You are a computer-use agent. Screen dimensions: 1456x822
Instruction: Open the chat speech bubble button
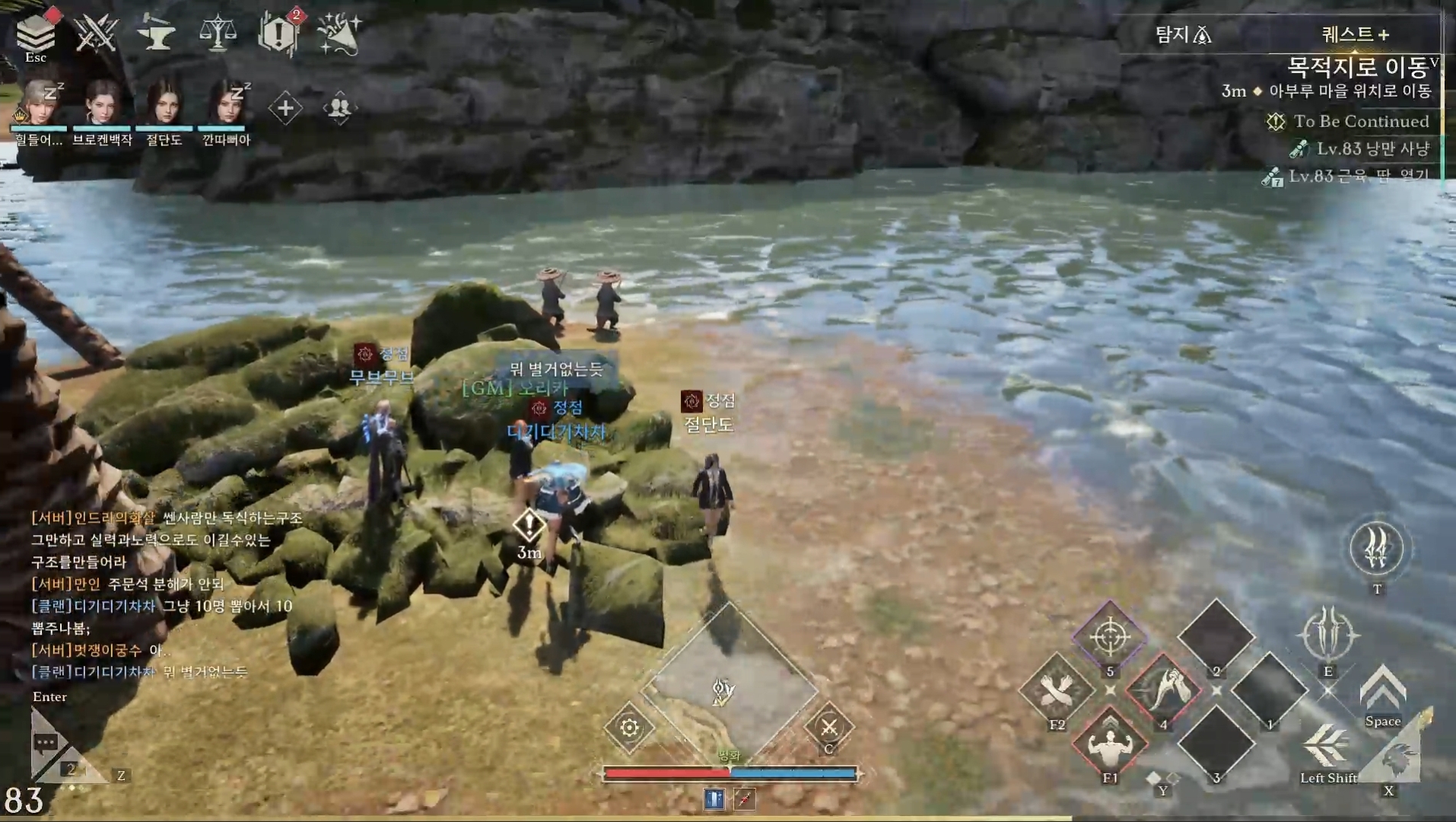click(x=46, y=742)
